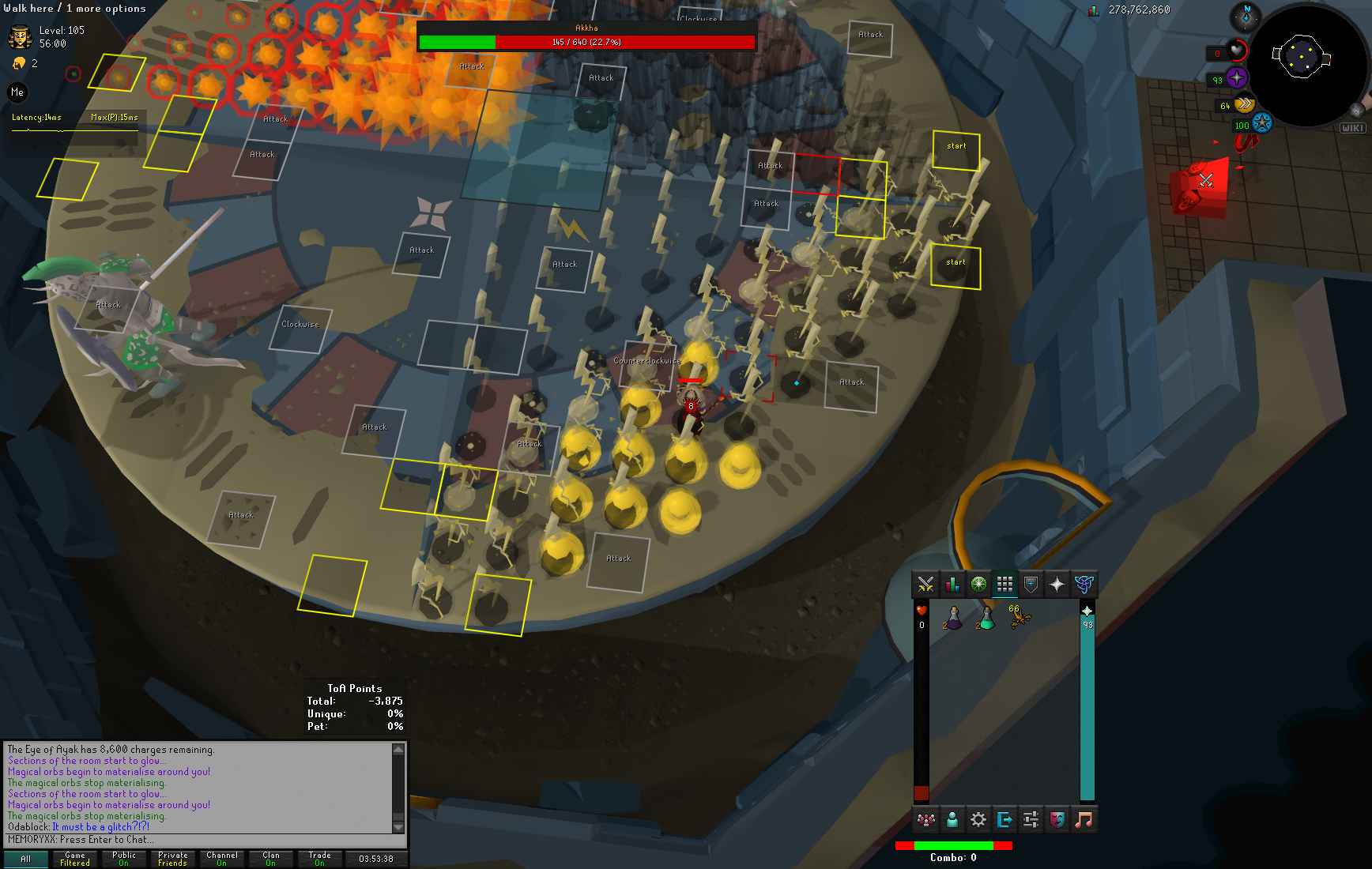Open the Logout tab

click(x=1004, y=820)
